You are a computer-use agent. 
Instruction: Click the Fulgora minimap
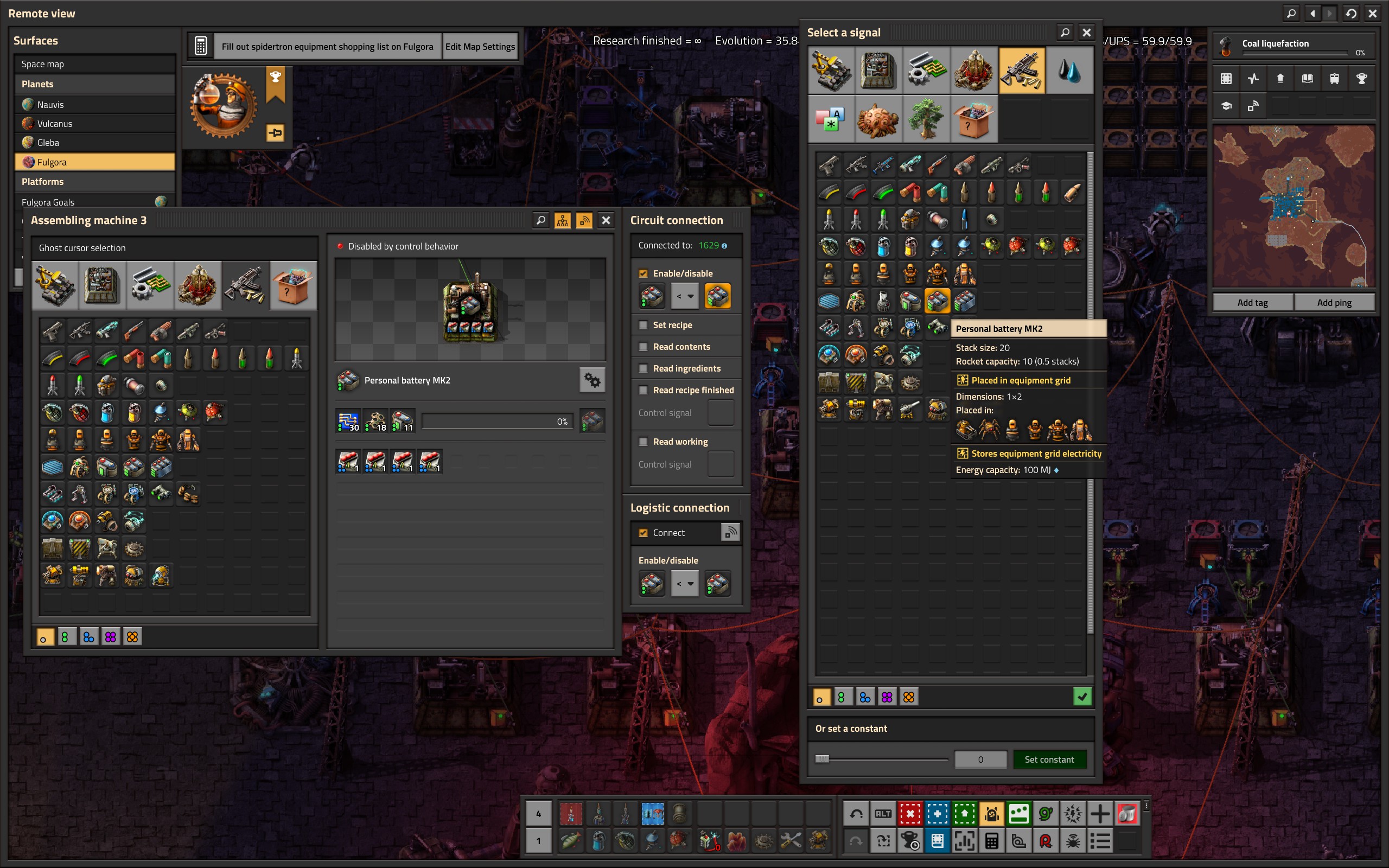point(1294,207)
